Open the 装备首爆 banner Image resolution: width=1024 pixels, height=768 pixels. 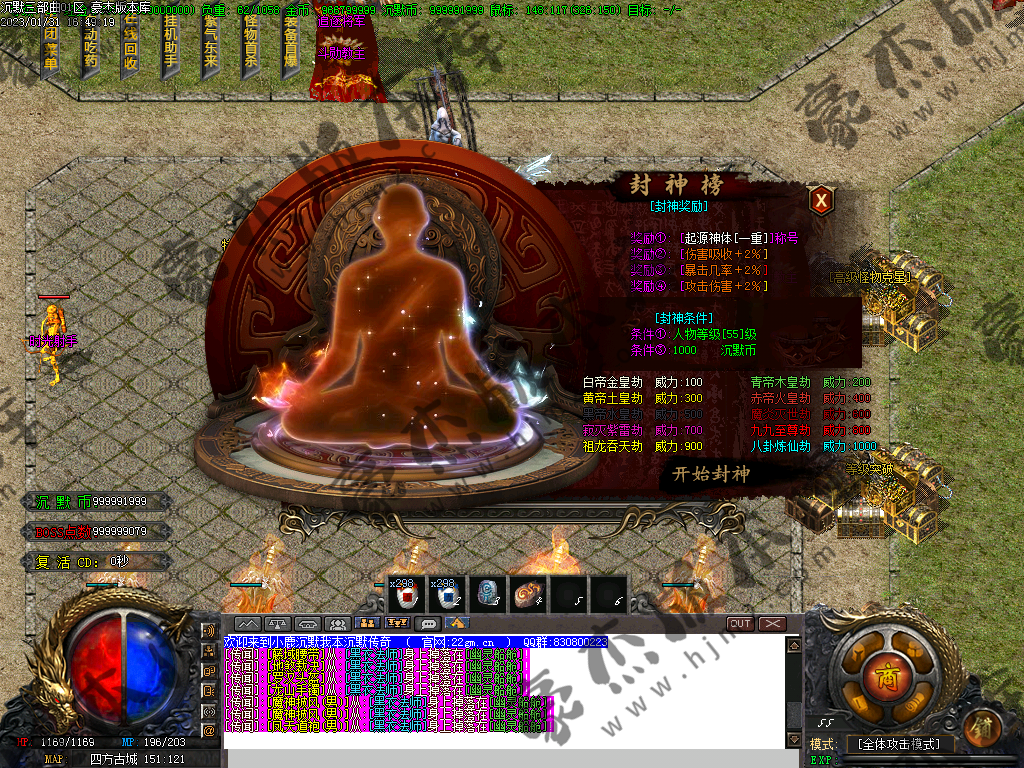[291, 46]
